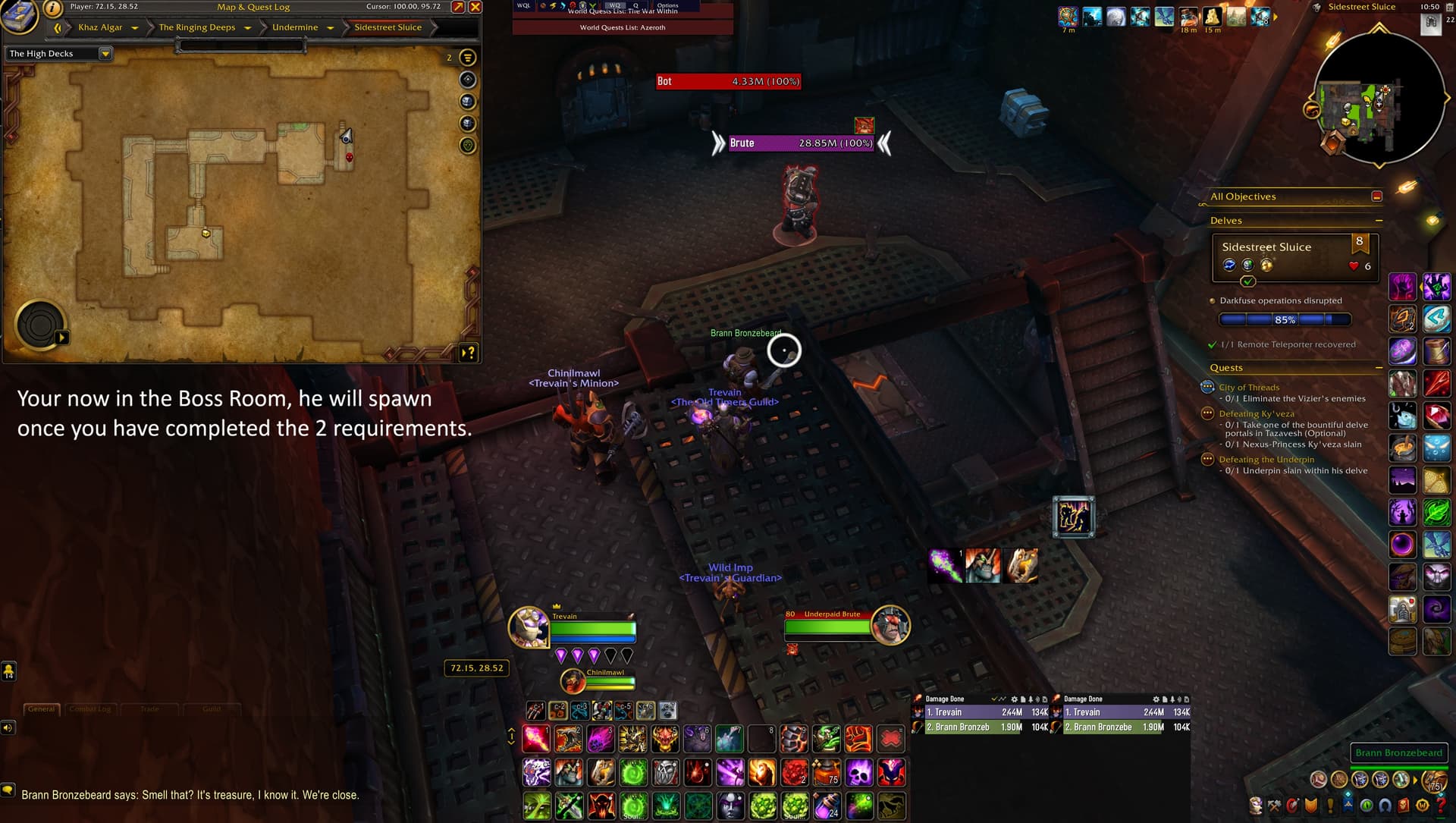Collapse the All Objectives tracker
This screenshot has height=823, width=1456.
tap(1376, 196)
